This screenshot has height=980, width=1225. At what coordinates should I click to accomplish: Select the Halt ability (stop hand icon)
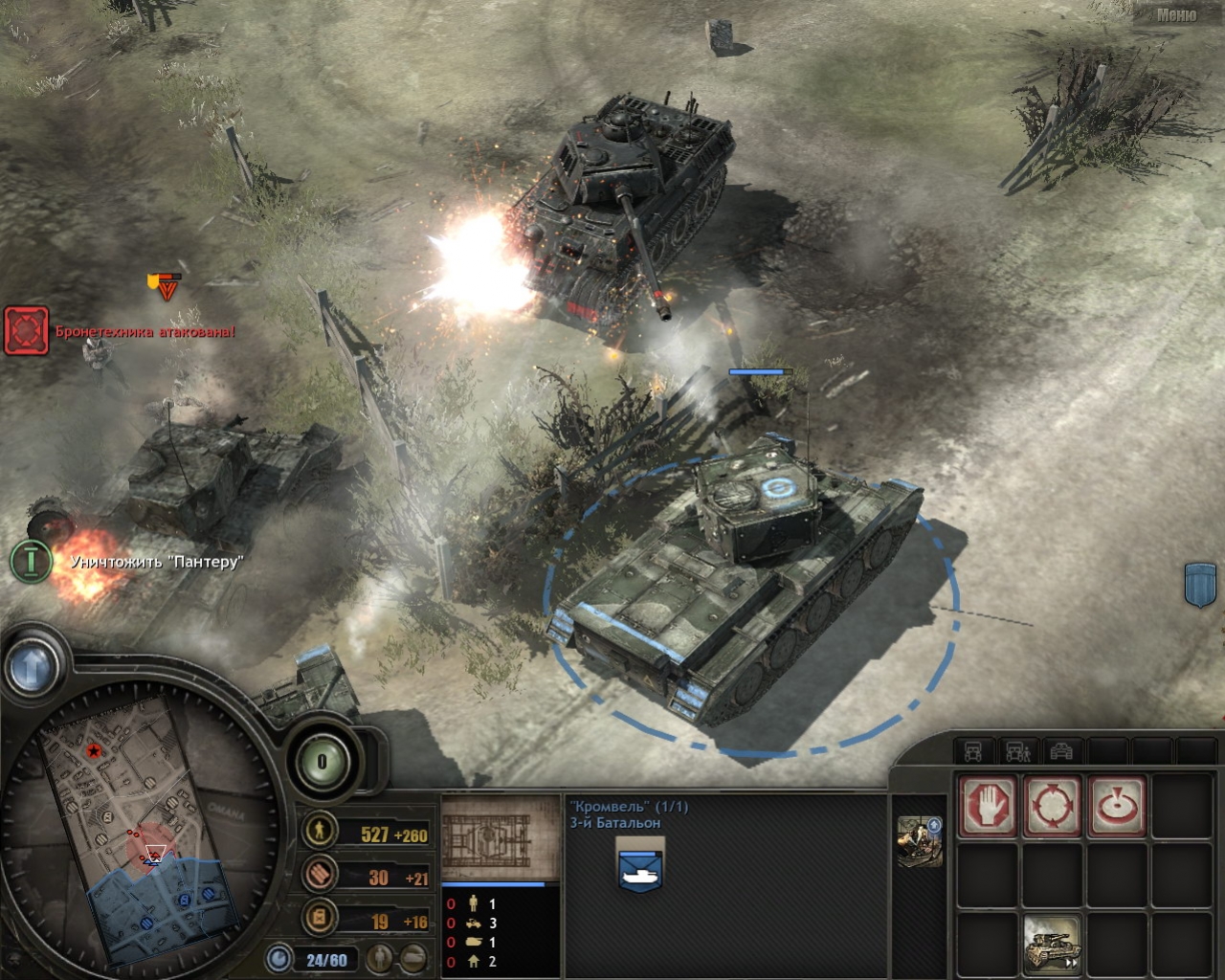(987, 805)
